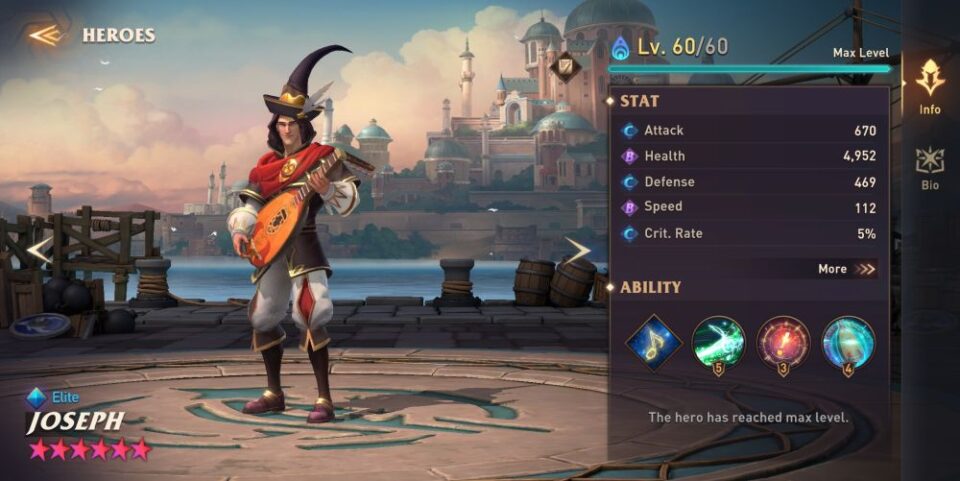Viewport: 960px width, 481px height.
Task: Show more stats with the More button
Action: click(x=846, y=269)
